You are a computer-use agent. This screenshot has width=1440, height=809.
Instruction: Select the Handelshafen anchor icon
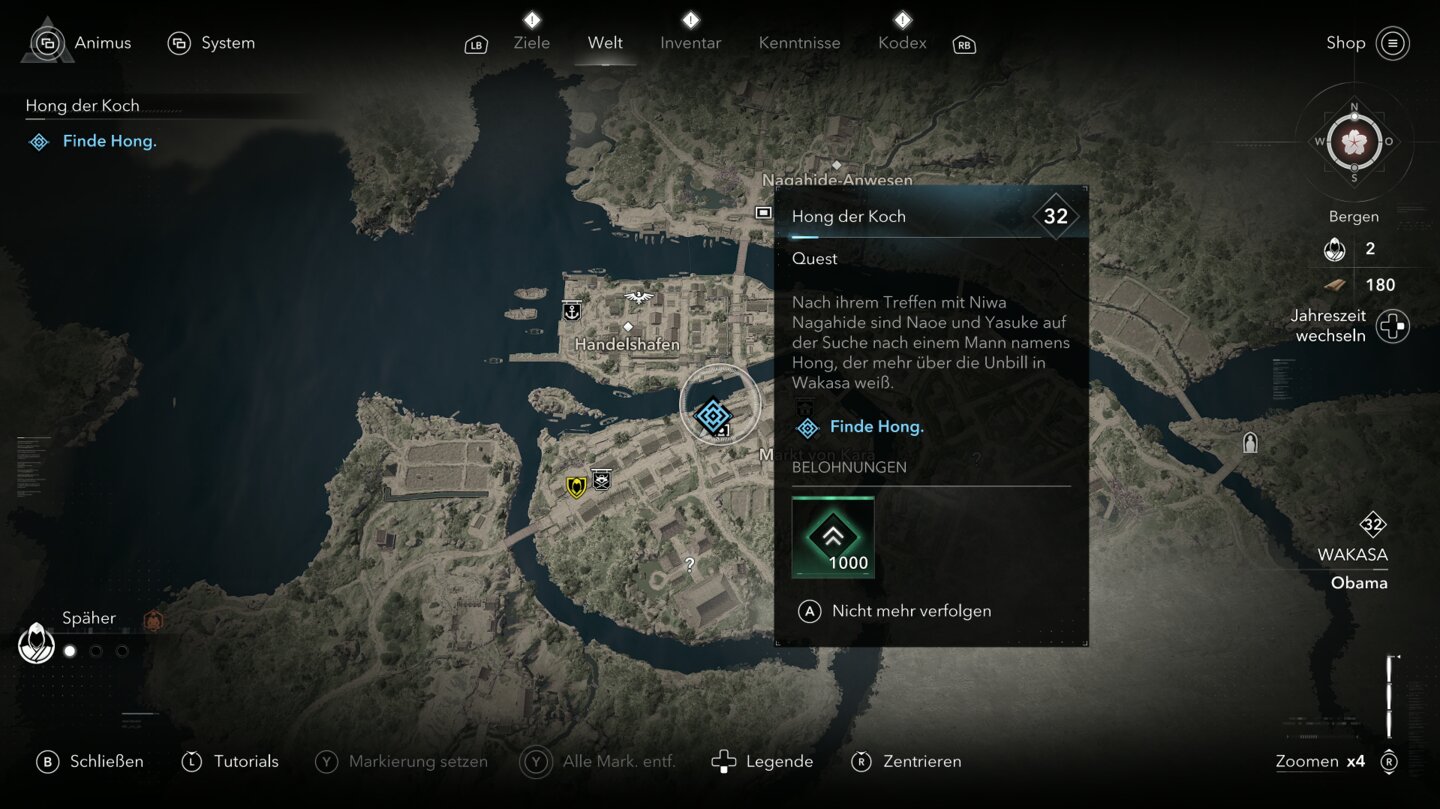pos(572,310)
